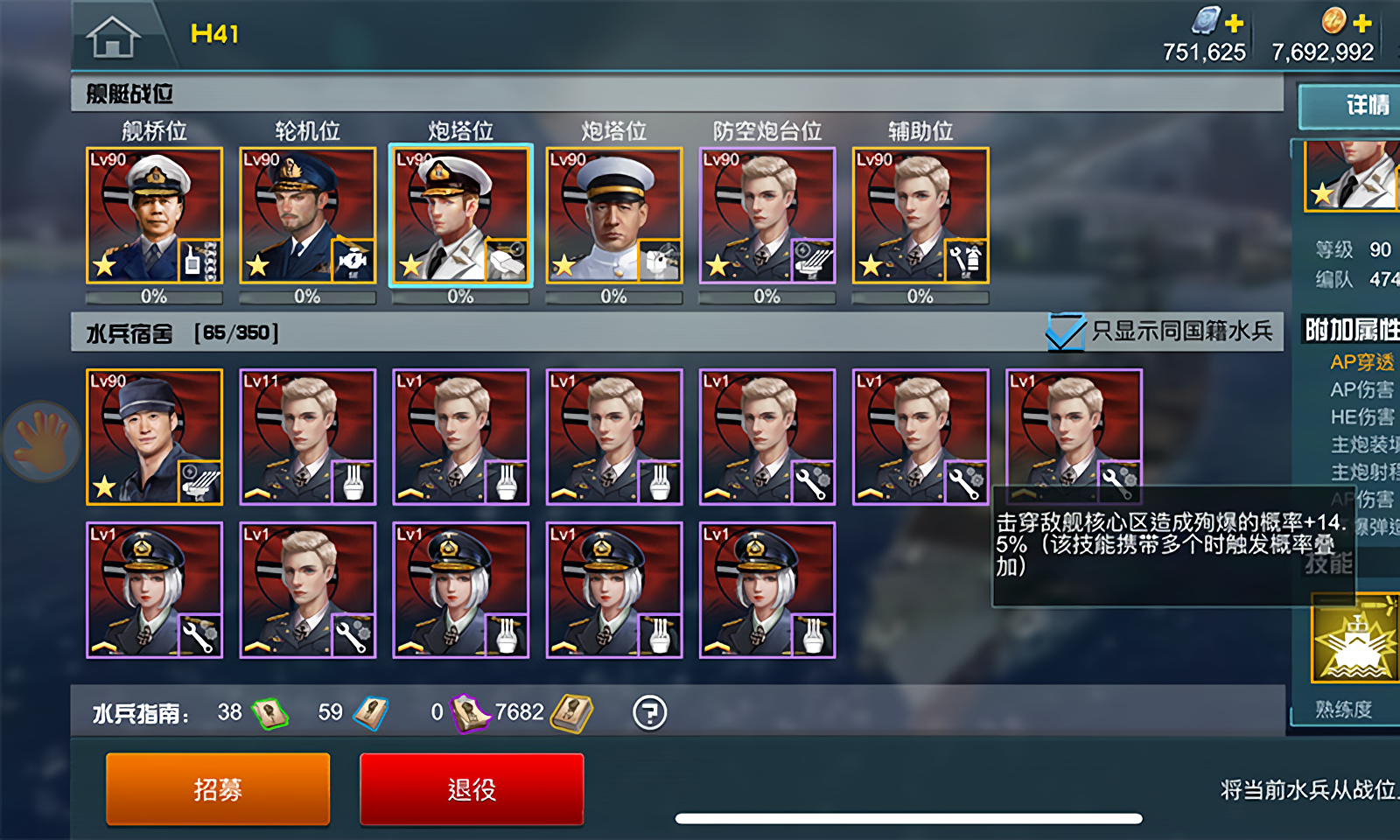
Task: Pick the Lv90 sailor in the dormitory
Action: pyautogui.click(x=154, y=437)
